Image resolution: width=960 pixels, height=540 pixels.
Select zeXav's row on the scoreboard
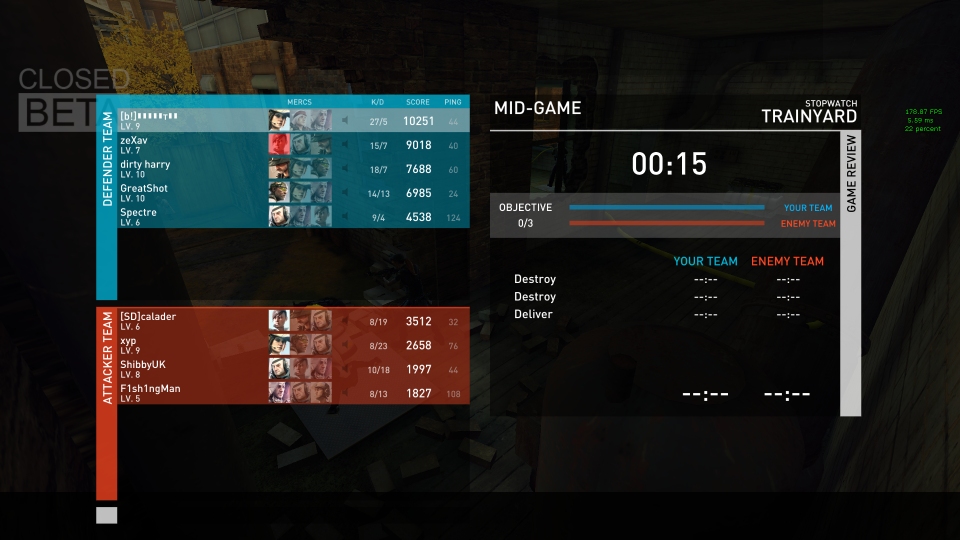[x=190, y=145]
